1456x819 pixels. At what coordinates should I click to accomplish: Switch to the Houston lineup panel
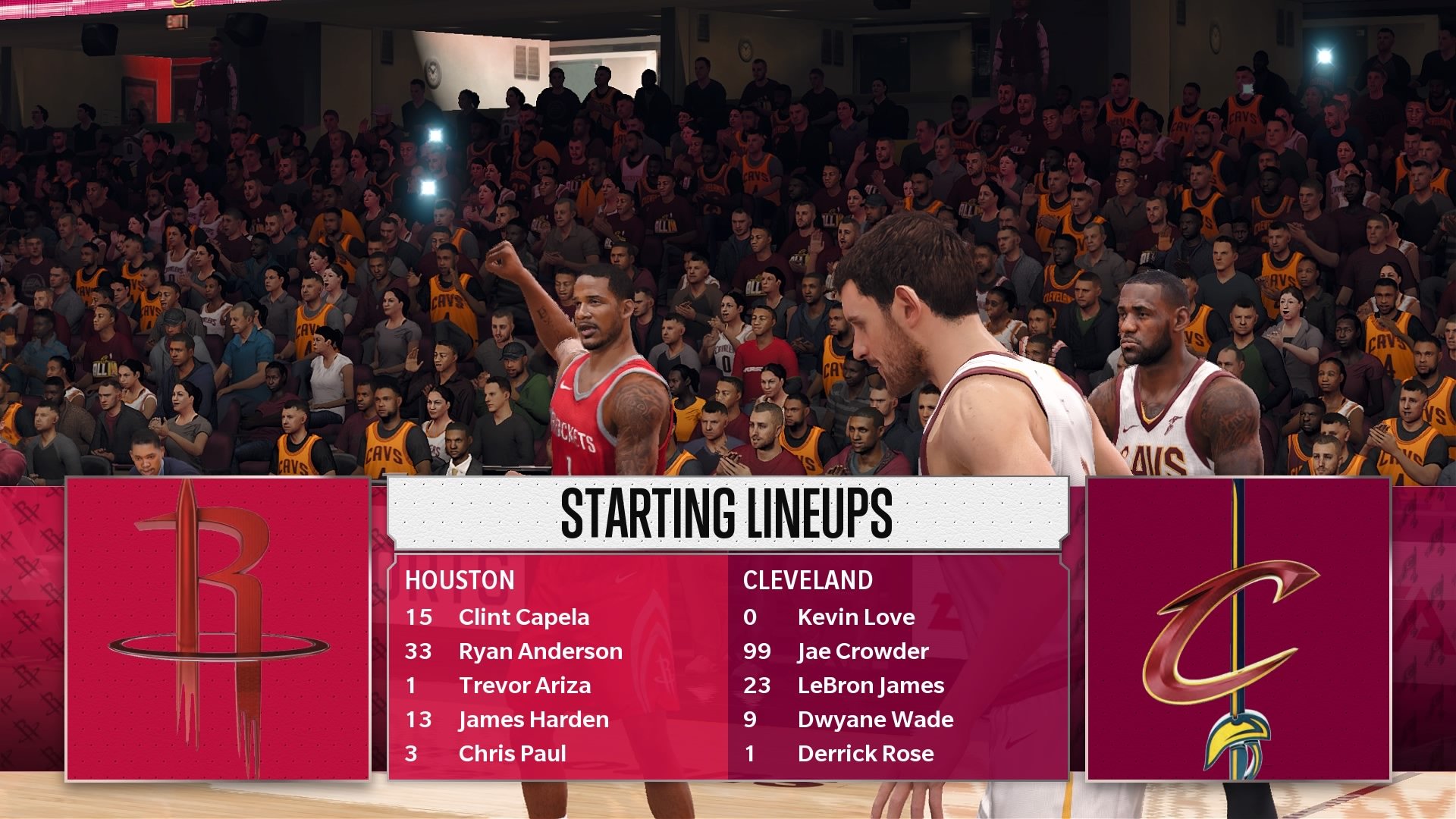[531, 667]
